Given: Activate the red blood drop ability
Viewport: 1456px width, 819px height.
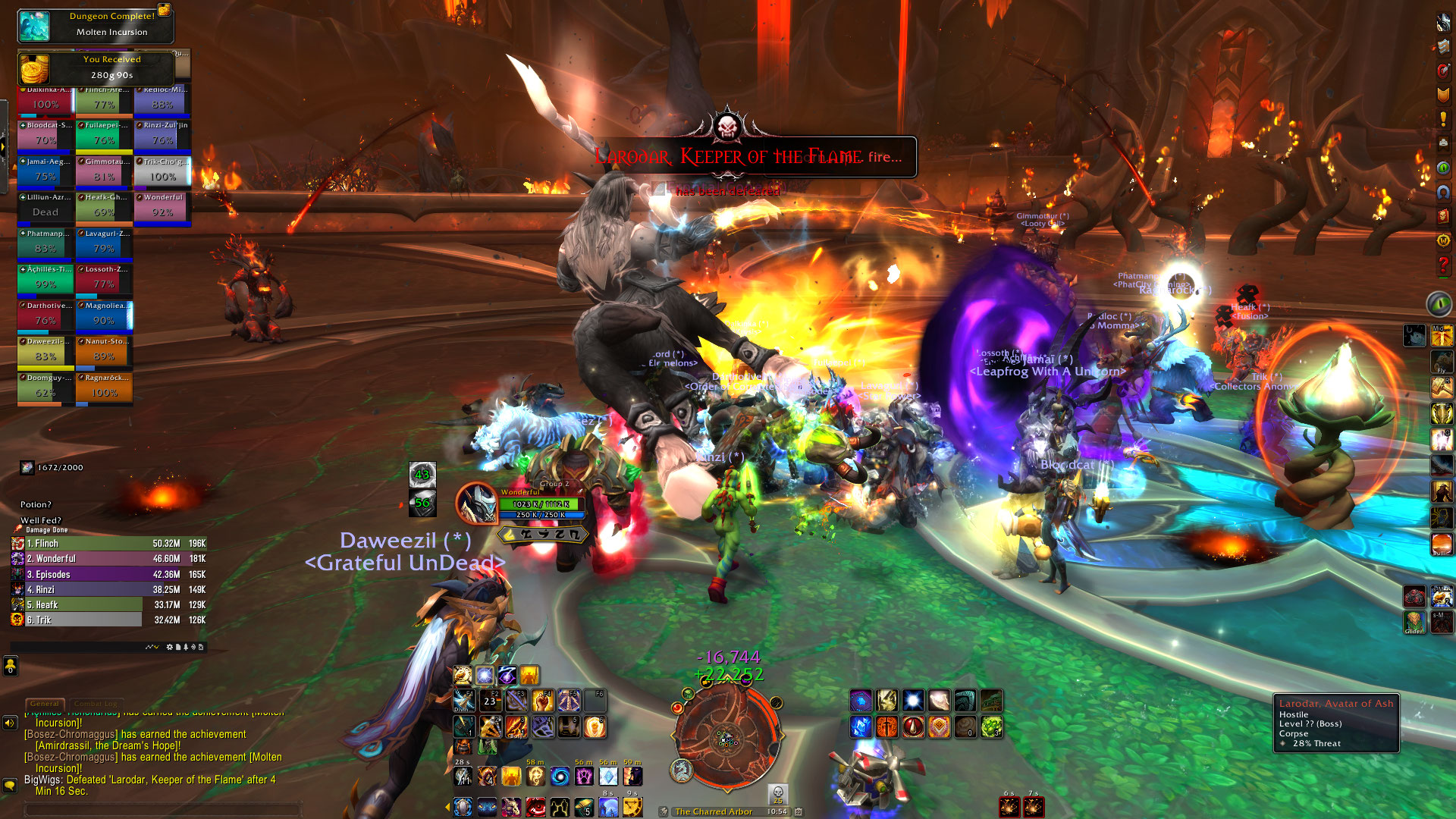Looking at the screenshot, I should pos(912,727).
